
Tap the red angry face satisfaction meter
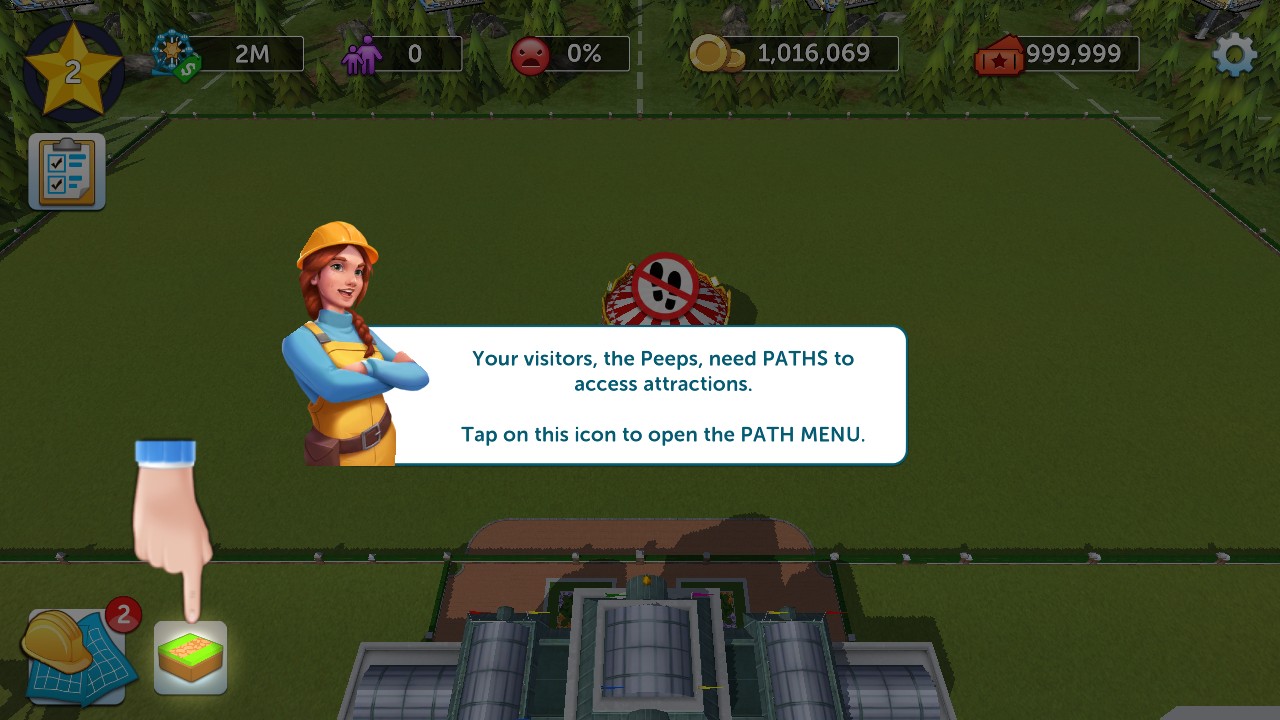click(x=570, y=54)
